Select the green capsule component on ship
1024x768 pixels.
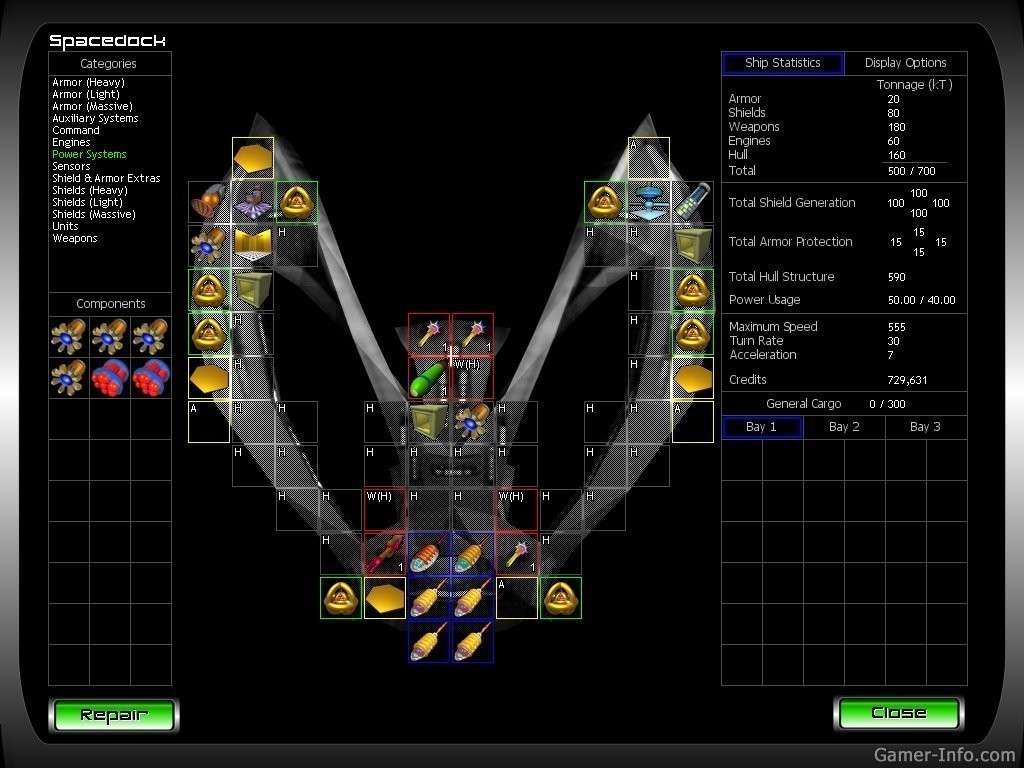coord(428,379)
